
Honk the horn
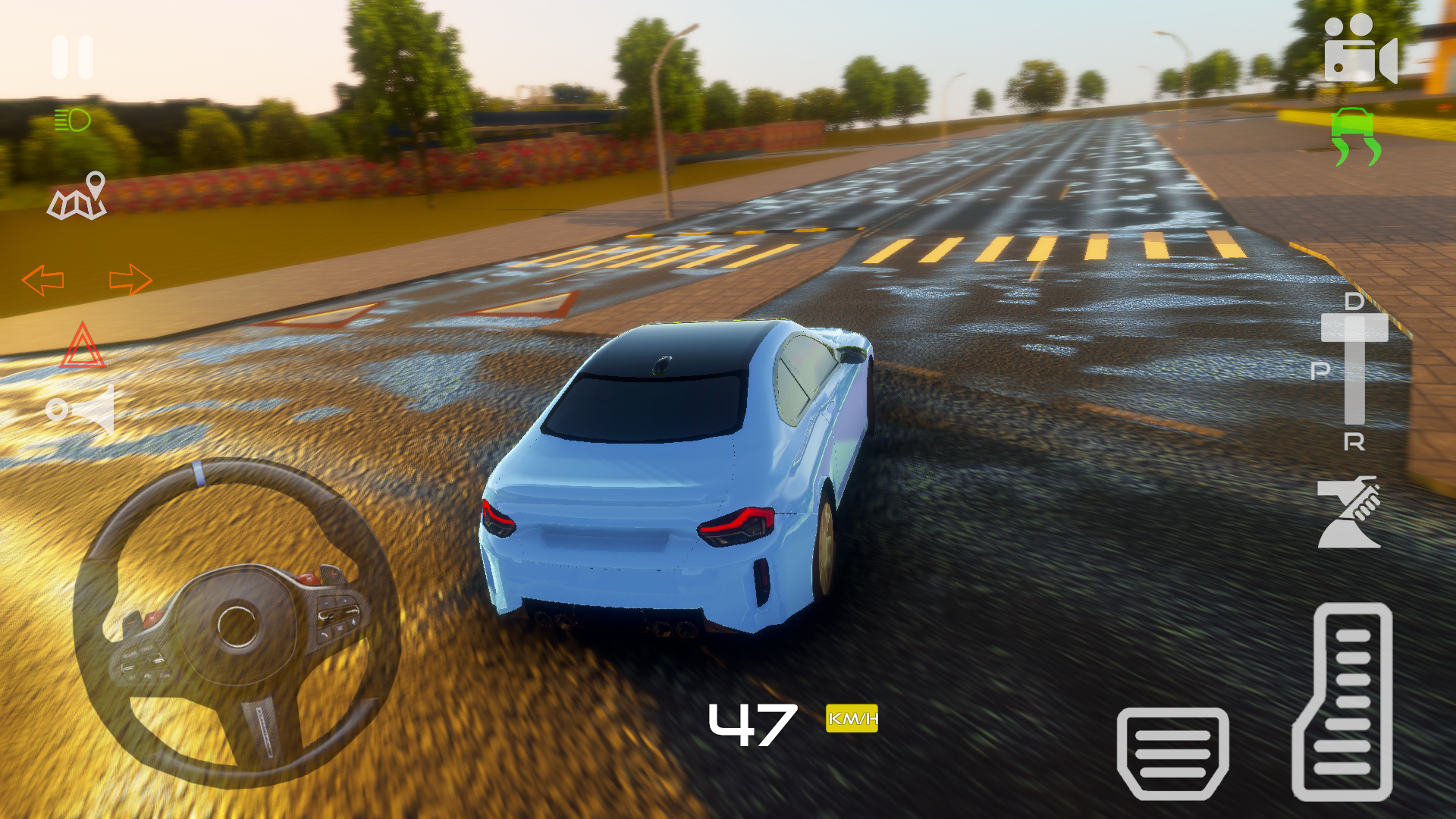pyautogui.click(x=82, y=409)
